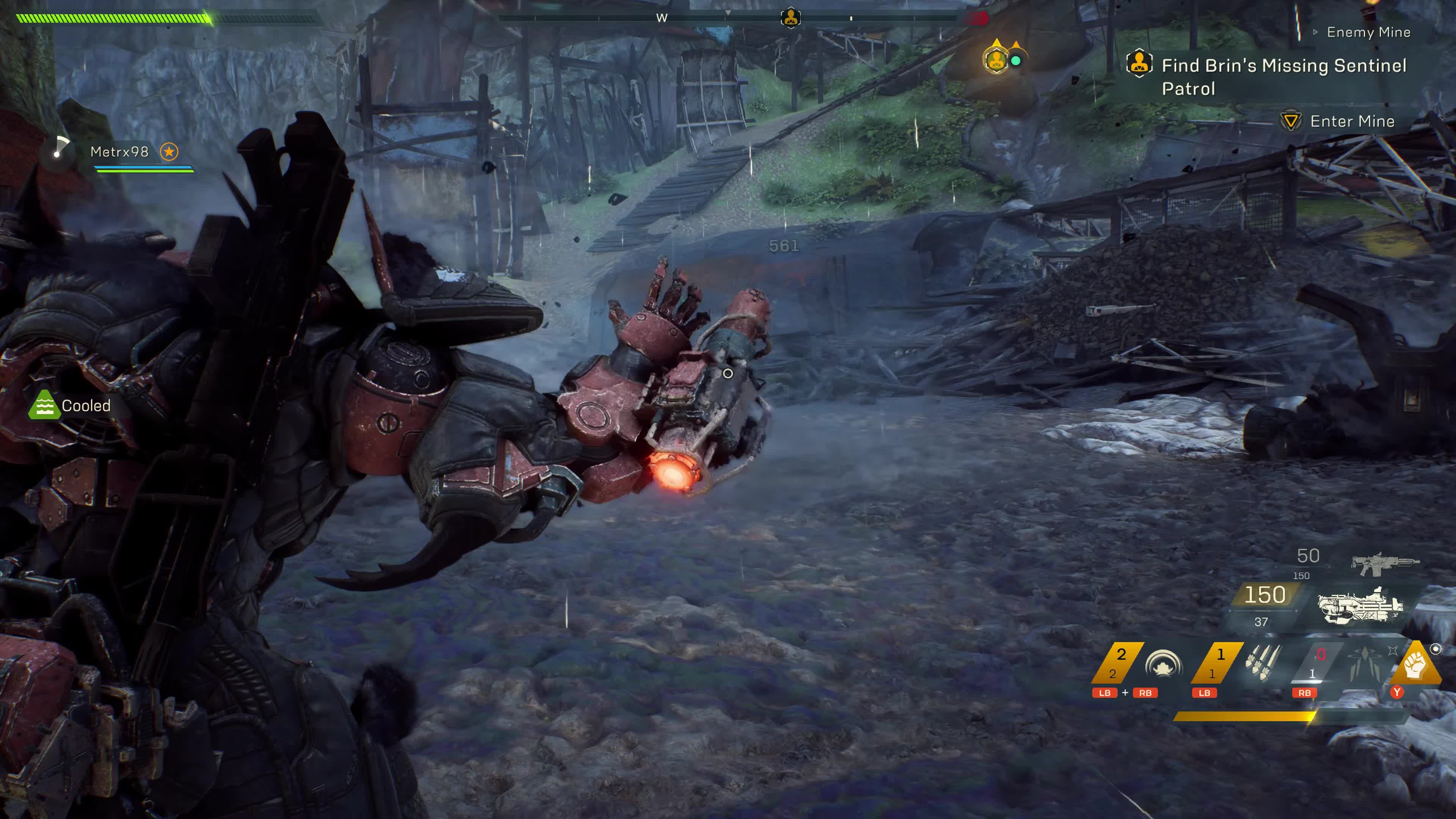The height and width of the screenshot is (819, 1456).
Task: Click the yellow quest waypoint marker
Action: 996,60
